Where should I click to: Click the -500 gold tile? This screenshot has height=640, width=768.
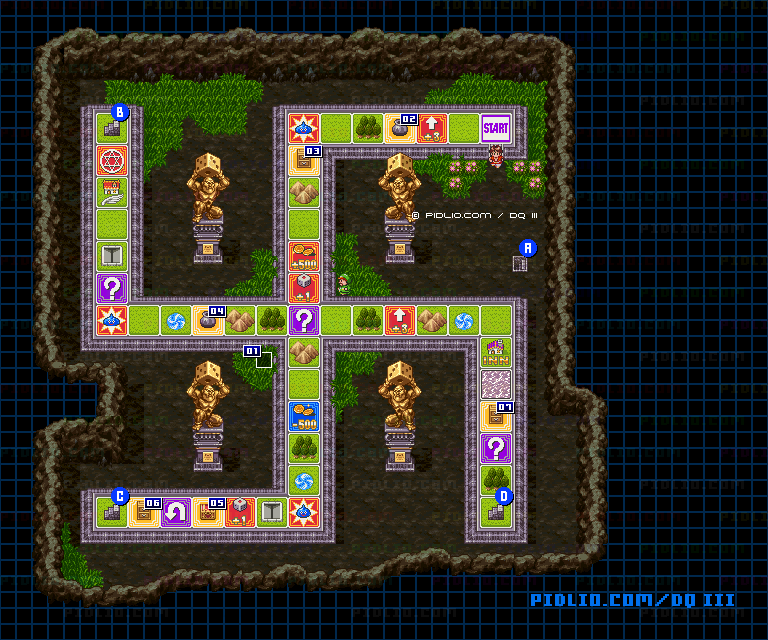(304, 416)
